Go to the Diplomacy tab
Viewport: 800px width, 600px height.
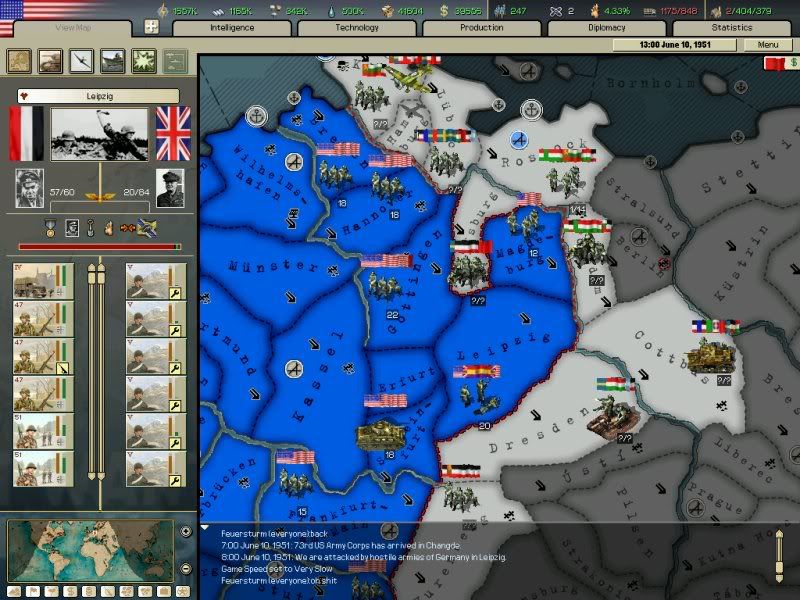607,28
